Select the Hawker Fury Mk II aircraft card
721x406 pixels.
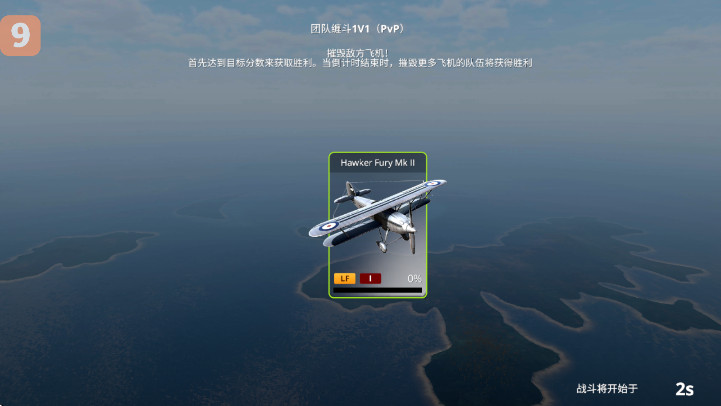pyautogui.click(x=377, y=225)
